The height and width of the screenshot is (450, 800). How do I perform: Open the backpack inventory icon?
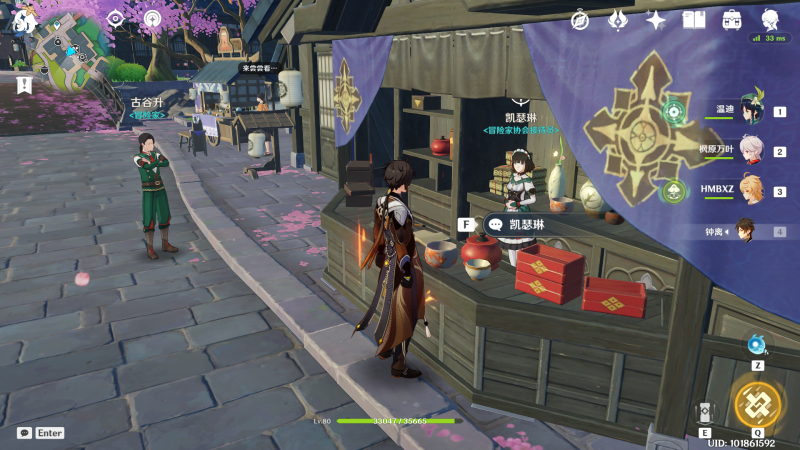[x=732, y=19]
